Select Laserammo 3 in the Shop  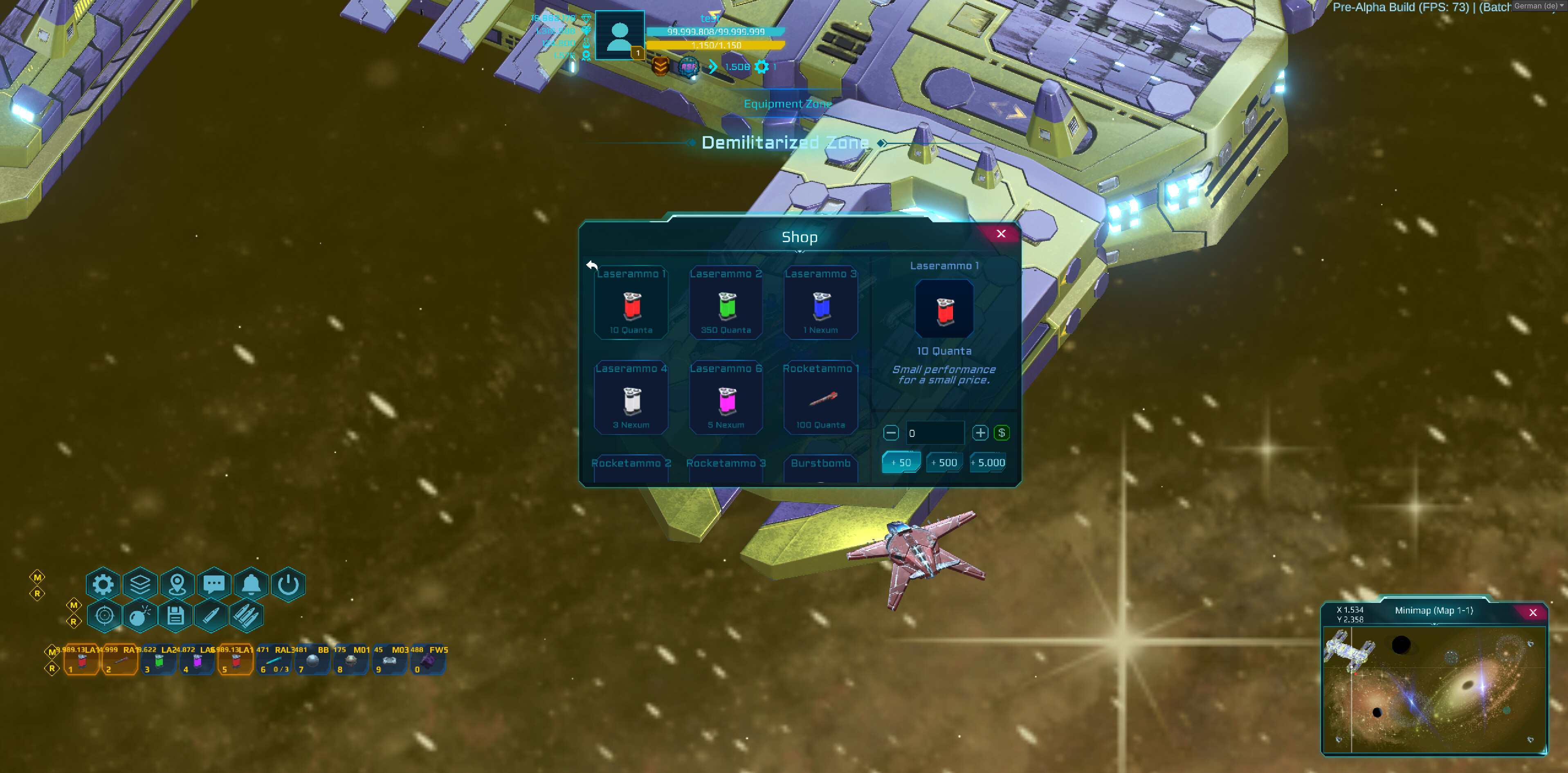click(x=821, y=303)
